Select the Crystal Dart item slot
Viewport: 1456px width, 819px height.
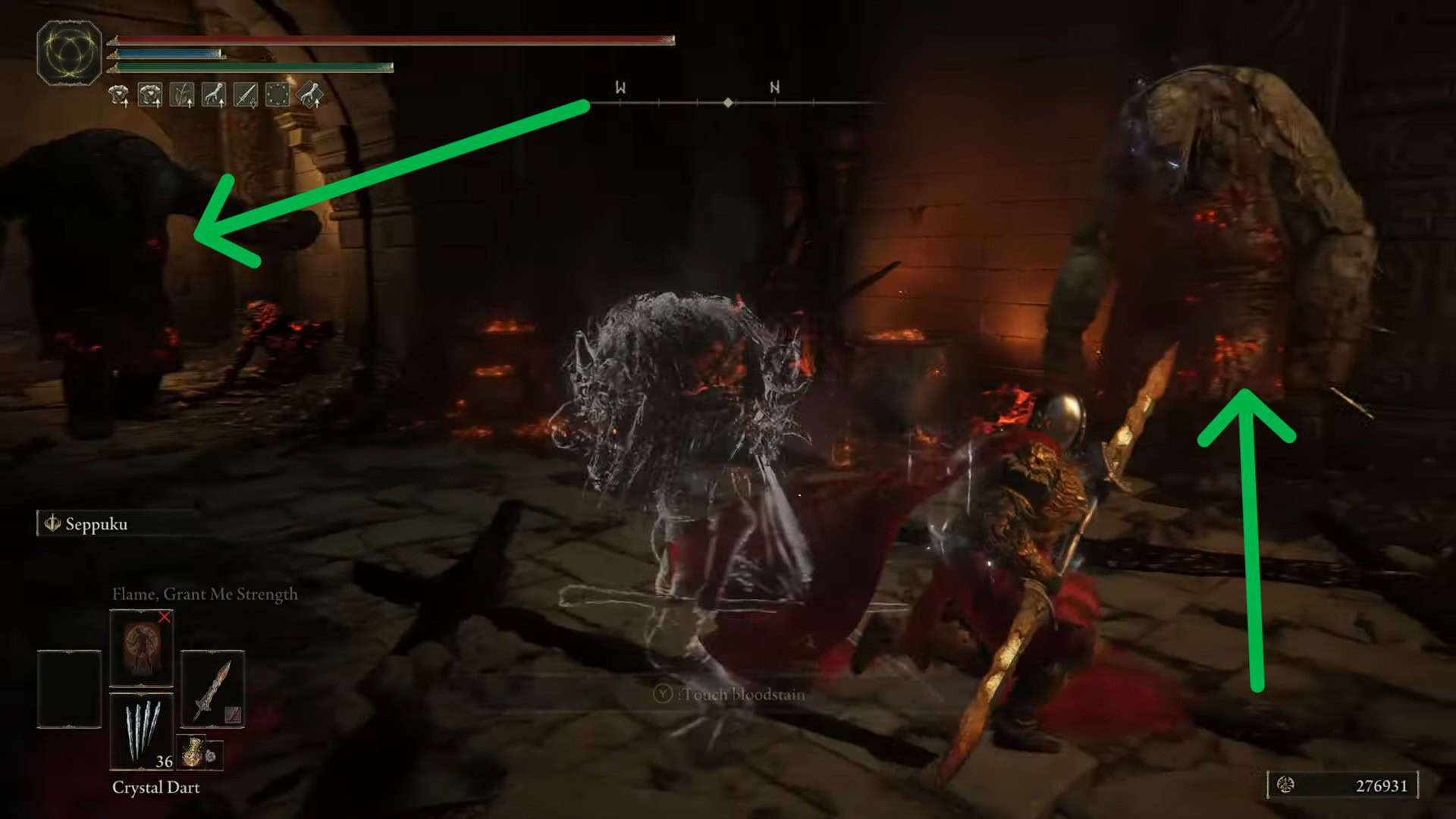pyautogui.click(x=142, y=731)
